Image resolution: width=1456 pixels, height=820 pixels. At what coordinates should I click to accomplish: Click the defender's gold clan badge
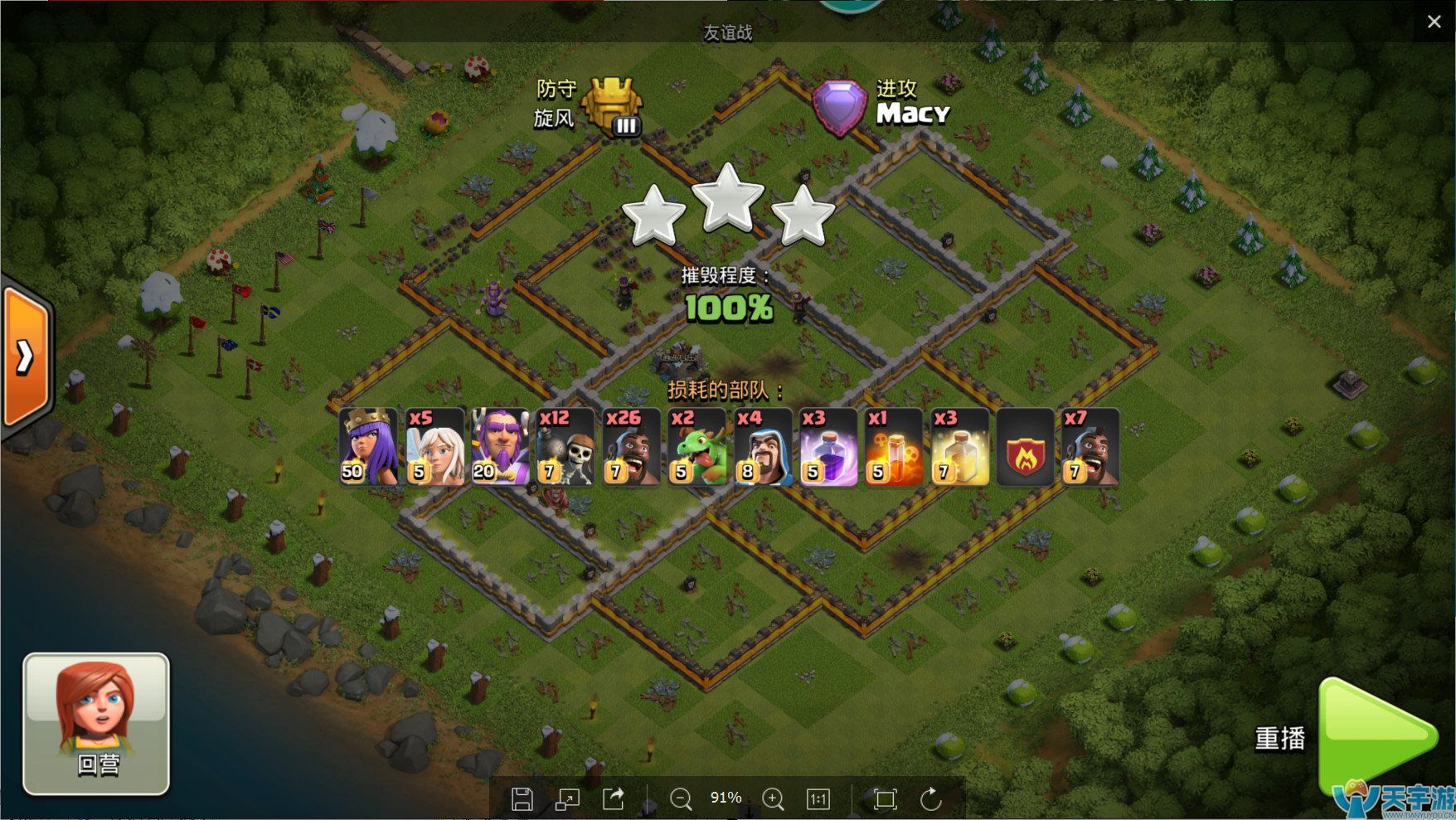click(x=611, y=105)
